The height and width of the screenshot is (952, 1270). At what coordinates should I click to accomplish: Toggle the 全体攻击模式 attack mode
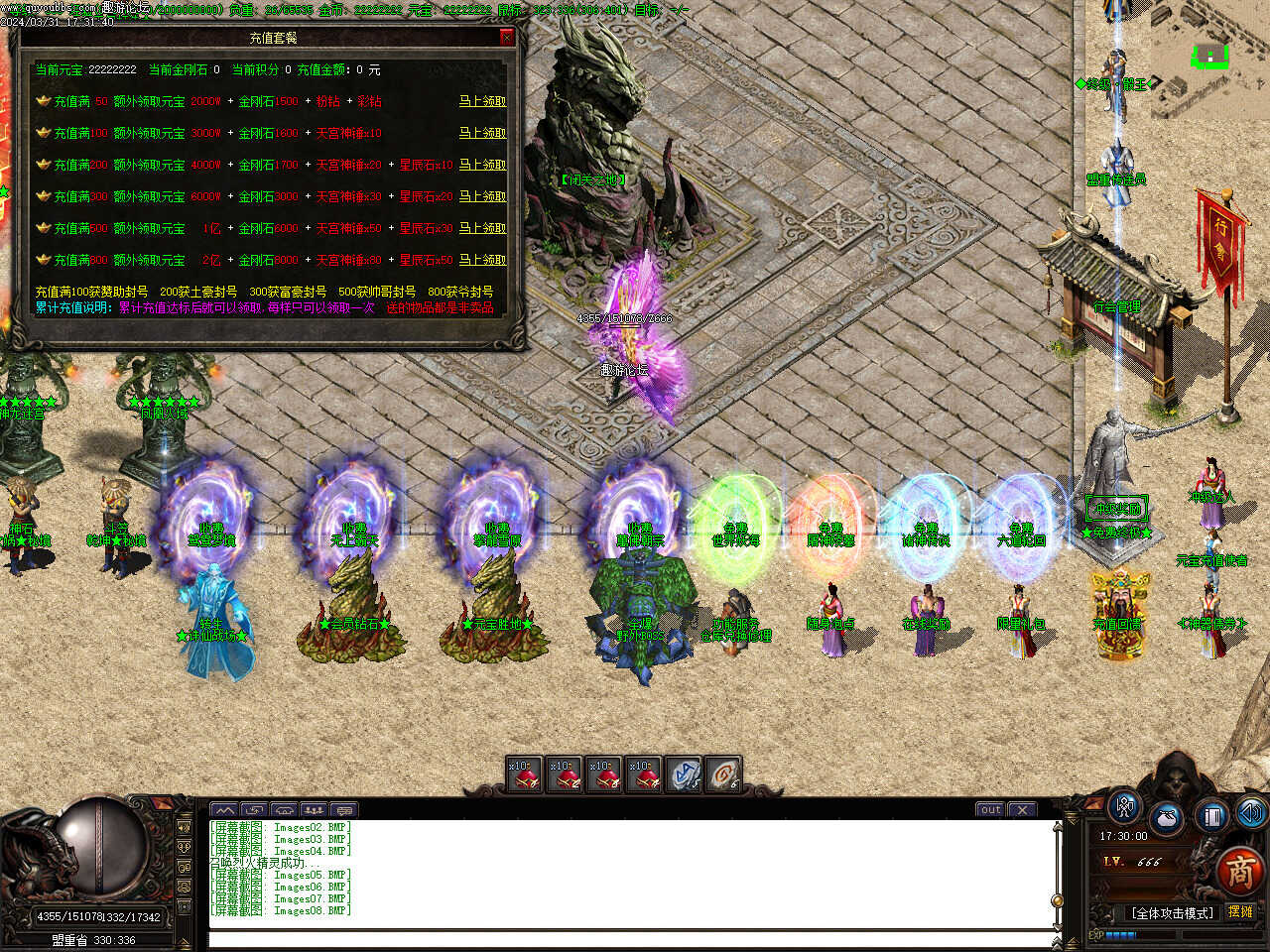point(1172,912)
